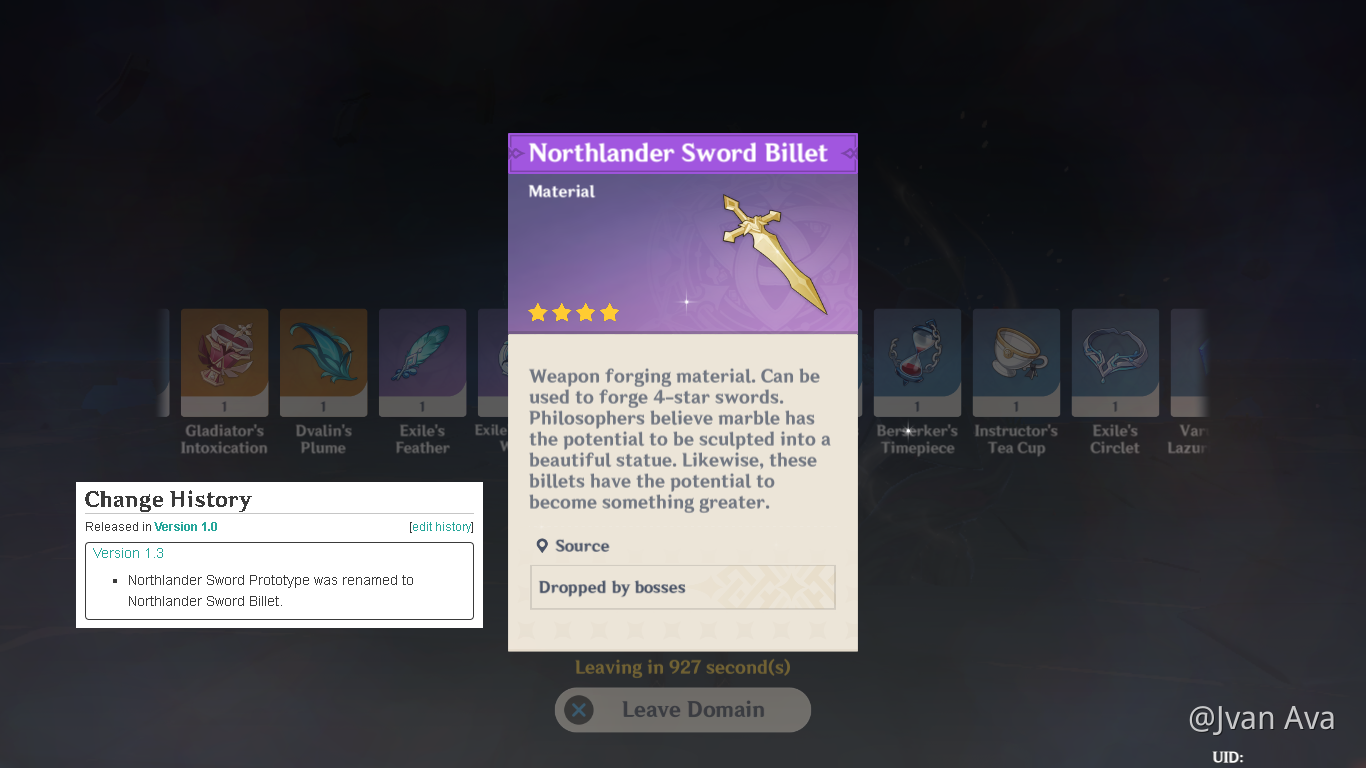This screenshot has width=1366, height=768.
Task: Click the Gladiator's Intoxication quantity counter
Action: (224, 406)
